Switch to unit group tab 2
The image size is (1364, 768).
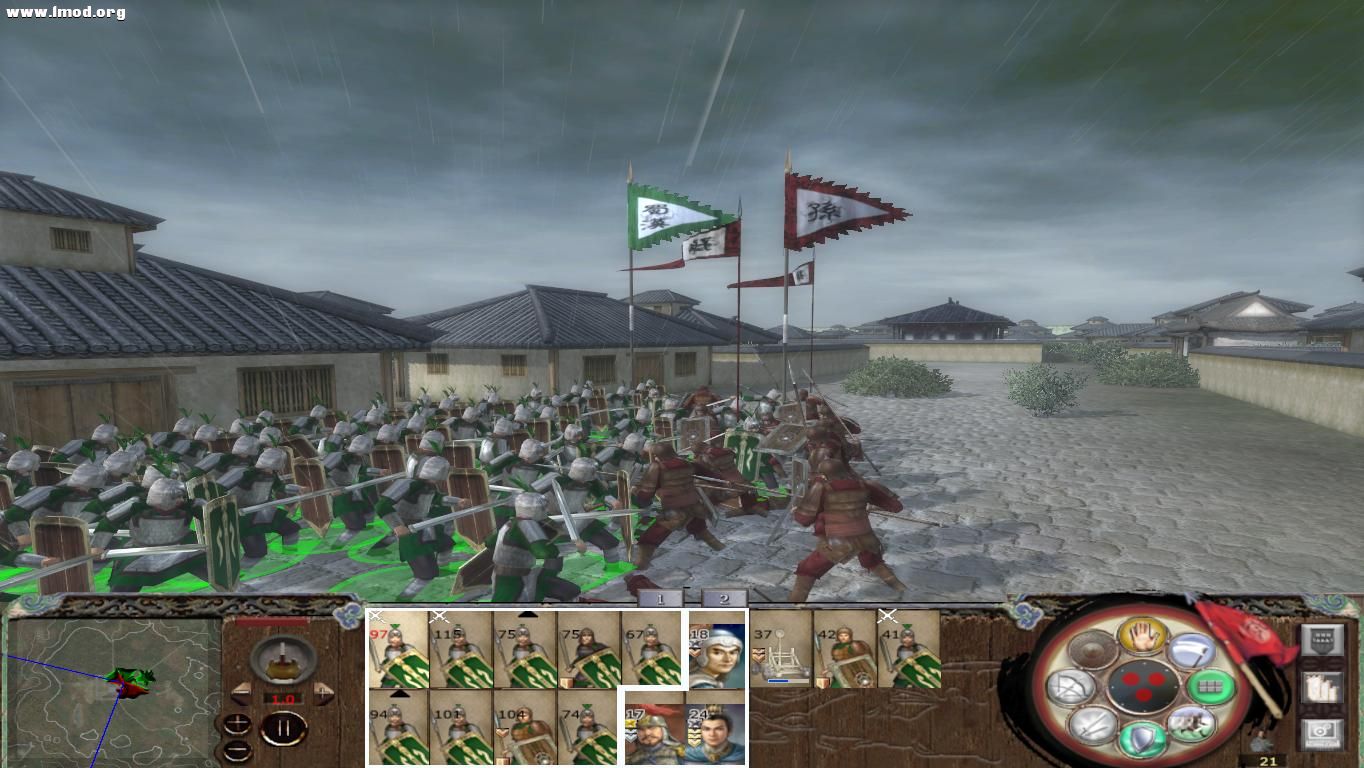[723, 597]
